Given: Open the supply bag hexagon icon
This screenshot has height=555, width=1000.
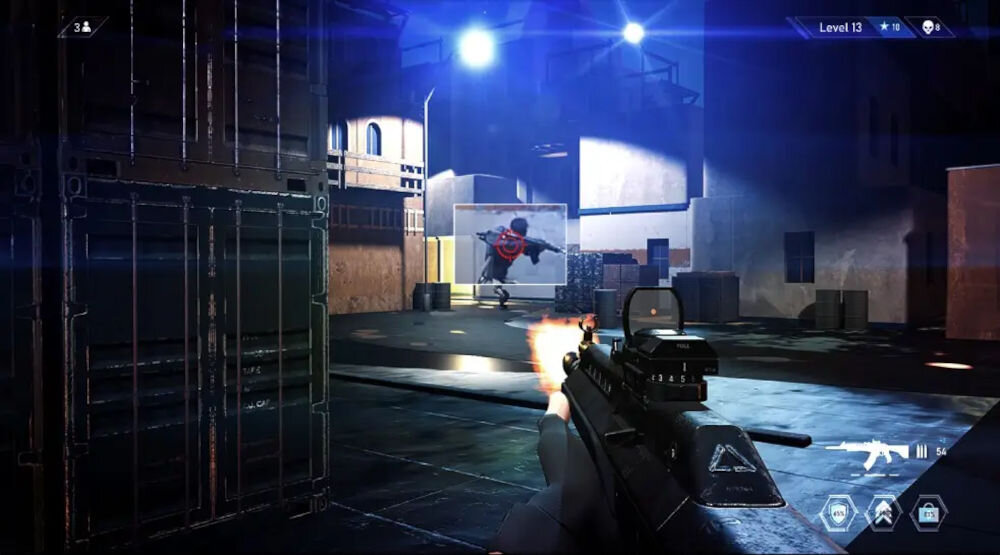Looking at the screenshot, I should click(x=928, y=514).
